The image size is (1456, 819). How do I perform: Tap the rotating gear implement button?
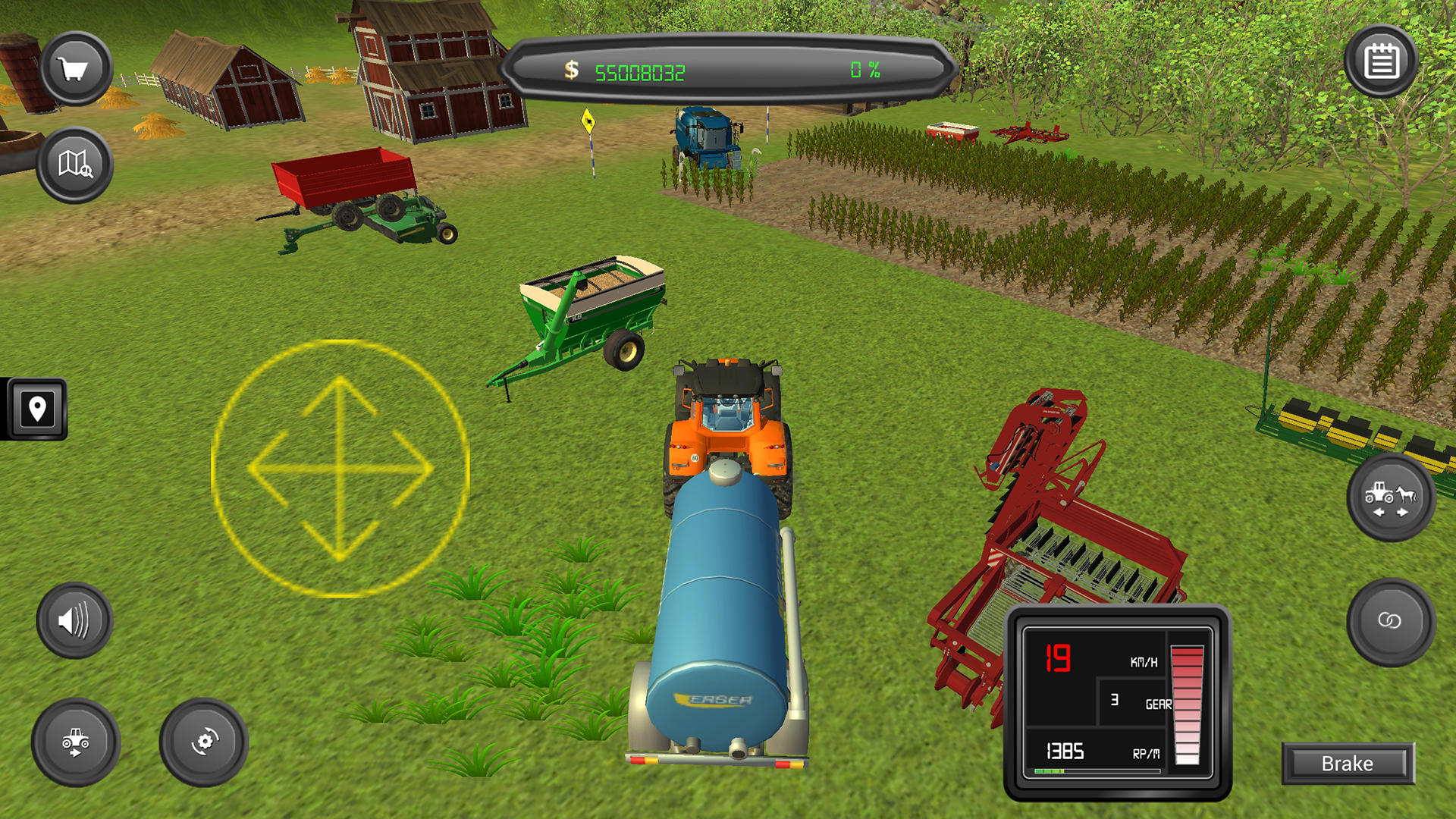203,742
